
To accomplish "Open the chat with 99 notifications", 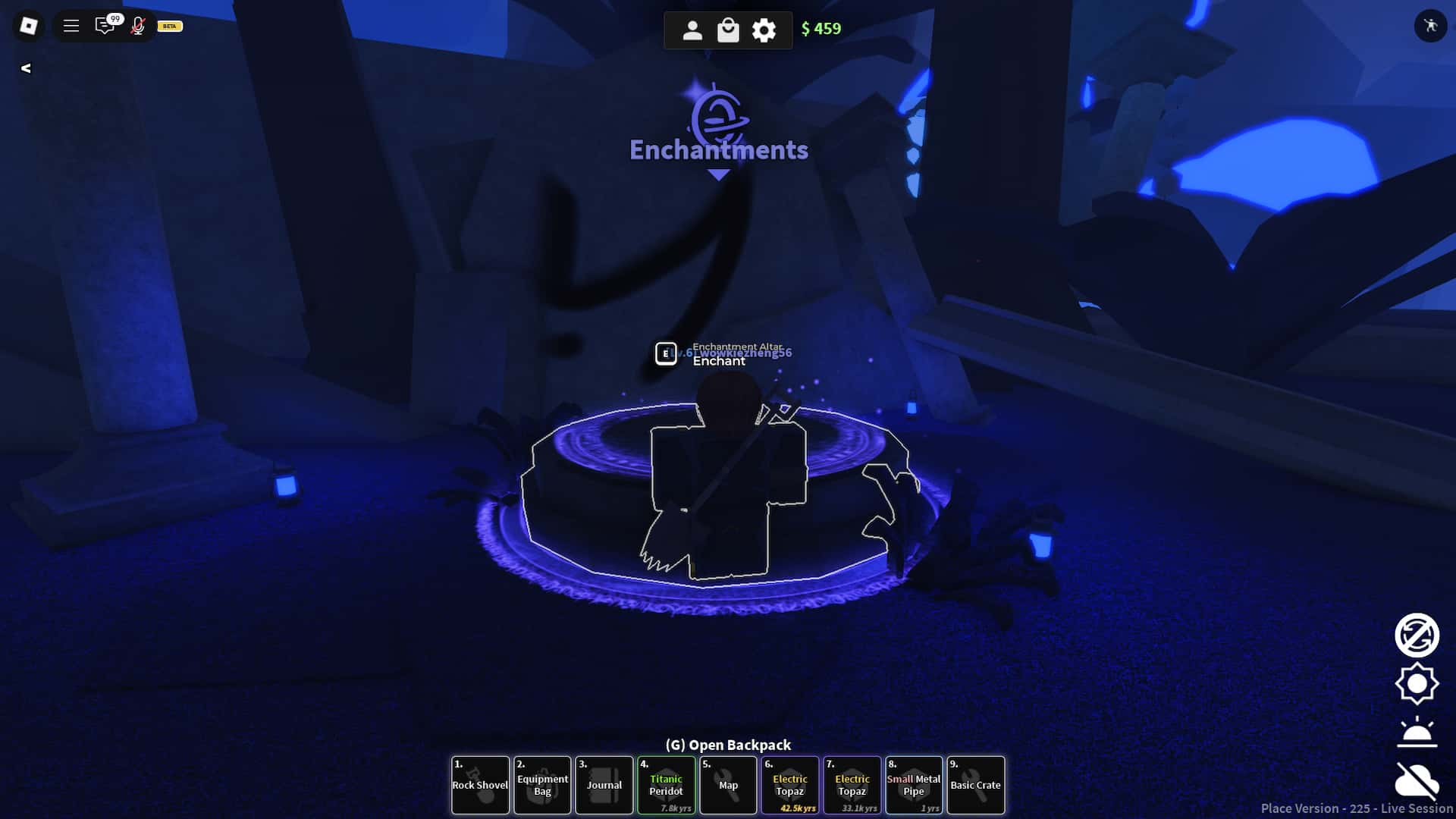I will (105, 25).
